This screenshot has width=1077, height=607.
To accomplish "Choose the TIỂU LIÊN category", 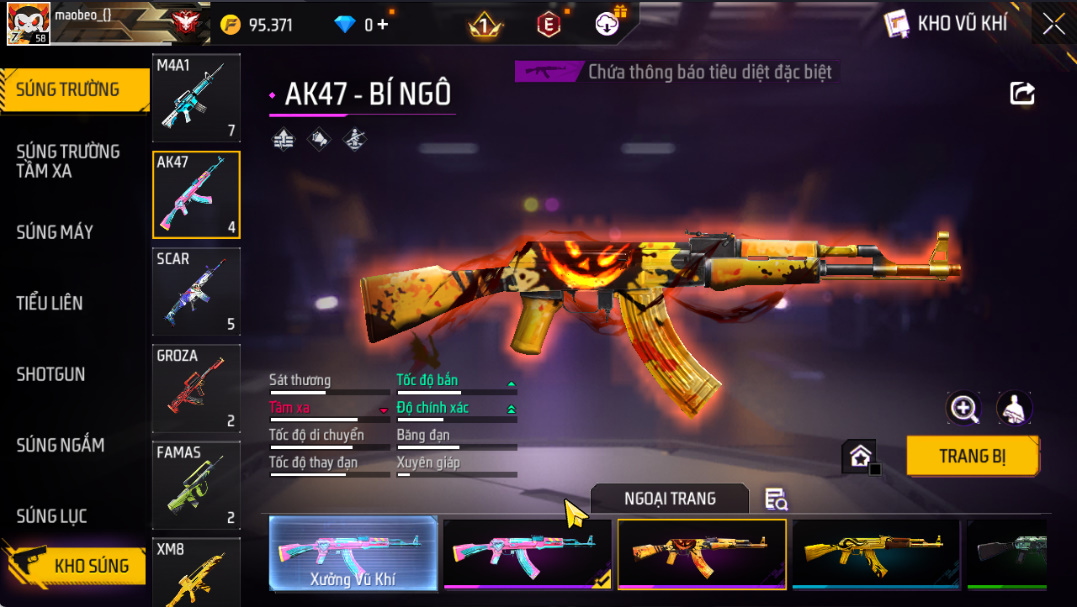I will (50, 303).
